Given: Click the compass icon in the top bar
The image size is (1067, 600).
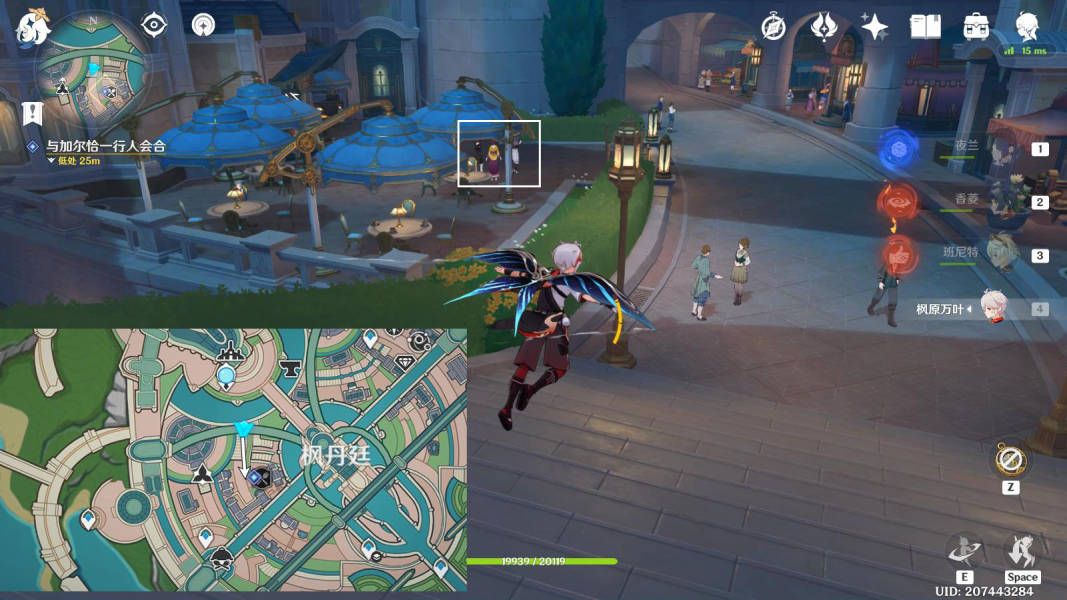Looking at the screenshot, I should (x=773, y=27).
